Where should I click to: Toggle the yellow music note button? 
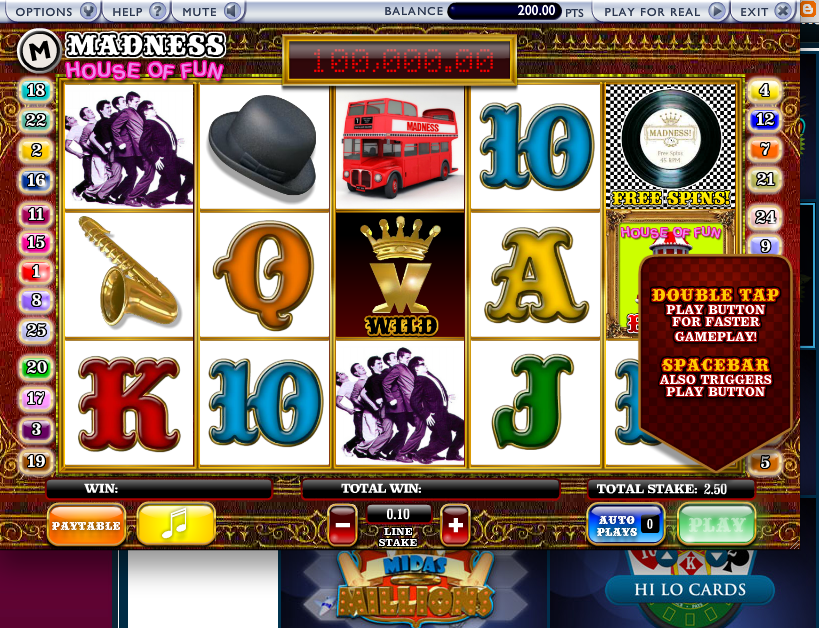[x=176, y=524]
